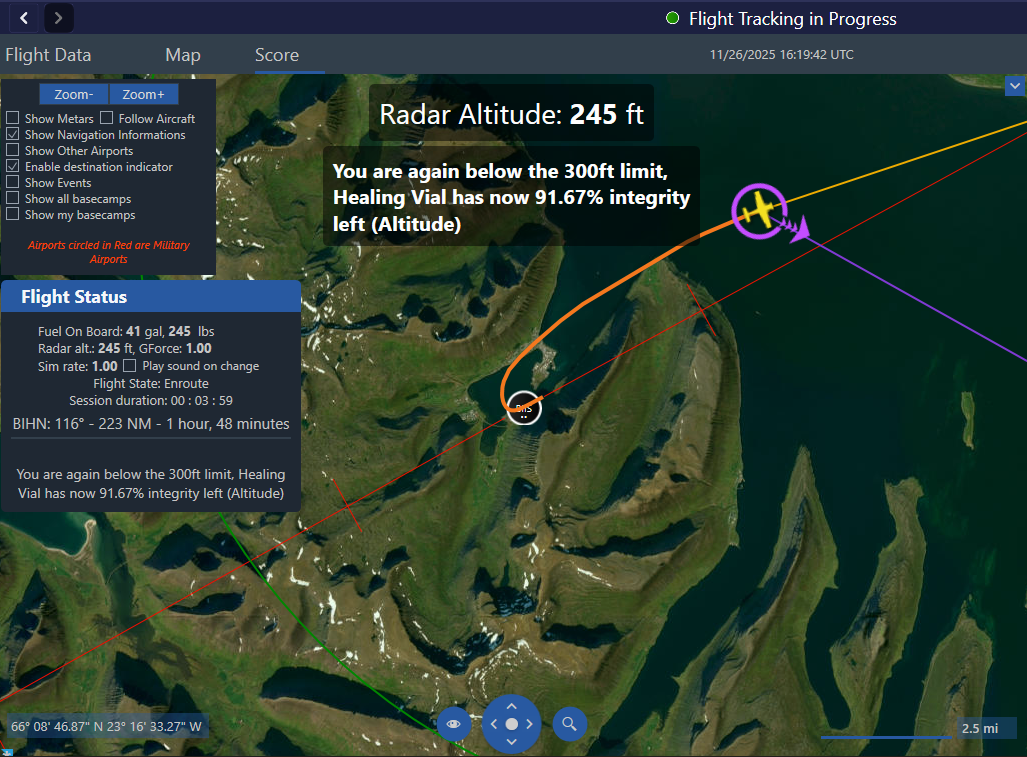Screen dimensions: 1027x757
Task: Toggle Enable destination indicator
Action: click(x=13, y=167)
